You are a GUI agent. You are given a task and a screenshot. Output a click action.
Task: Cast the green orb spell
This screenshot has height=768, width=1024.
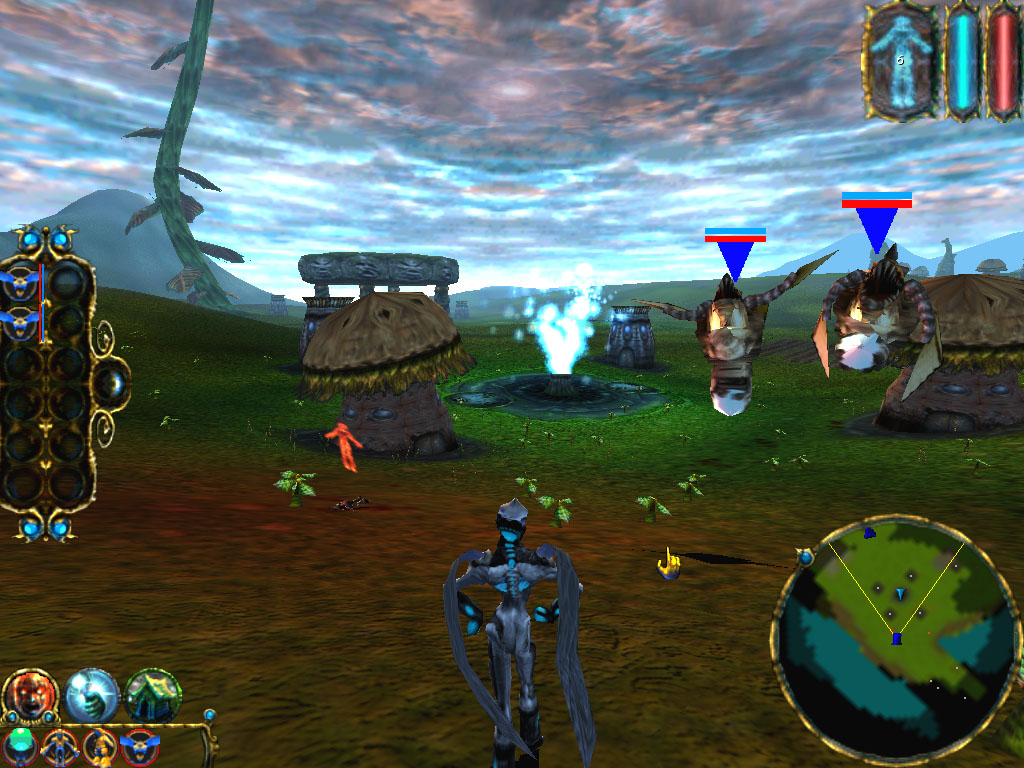tap(20, 746)
